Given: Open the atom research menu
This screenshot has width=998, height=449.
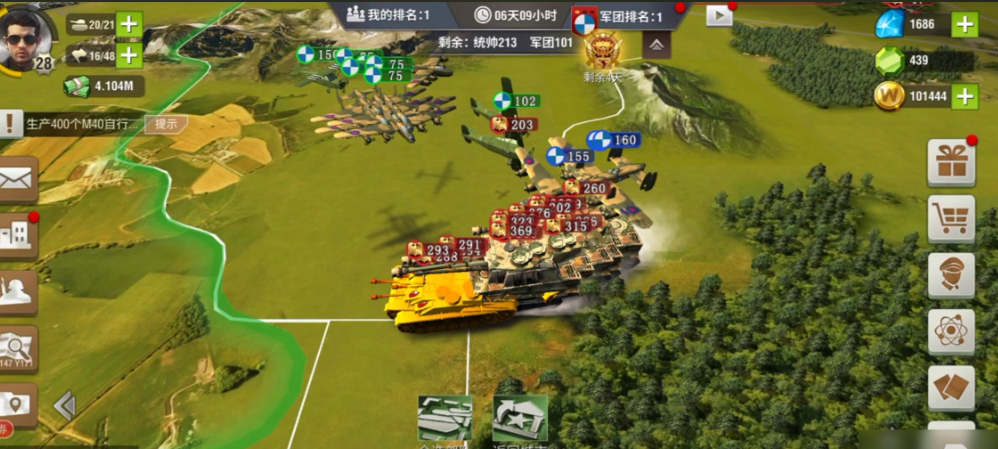Looking at the screenshot, I should (x=951, y=331).
